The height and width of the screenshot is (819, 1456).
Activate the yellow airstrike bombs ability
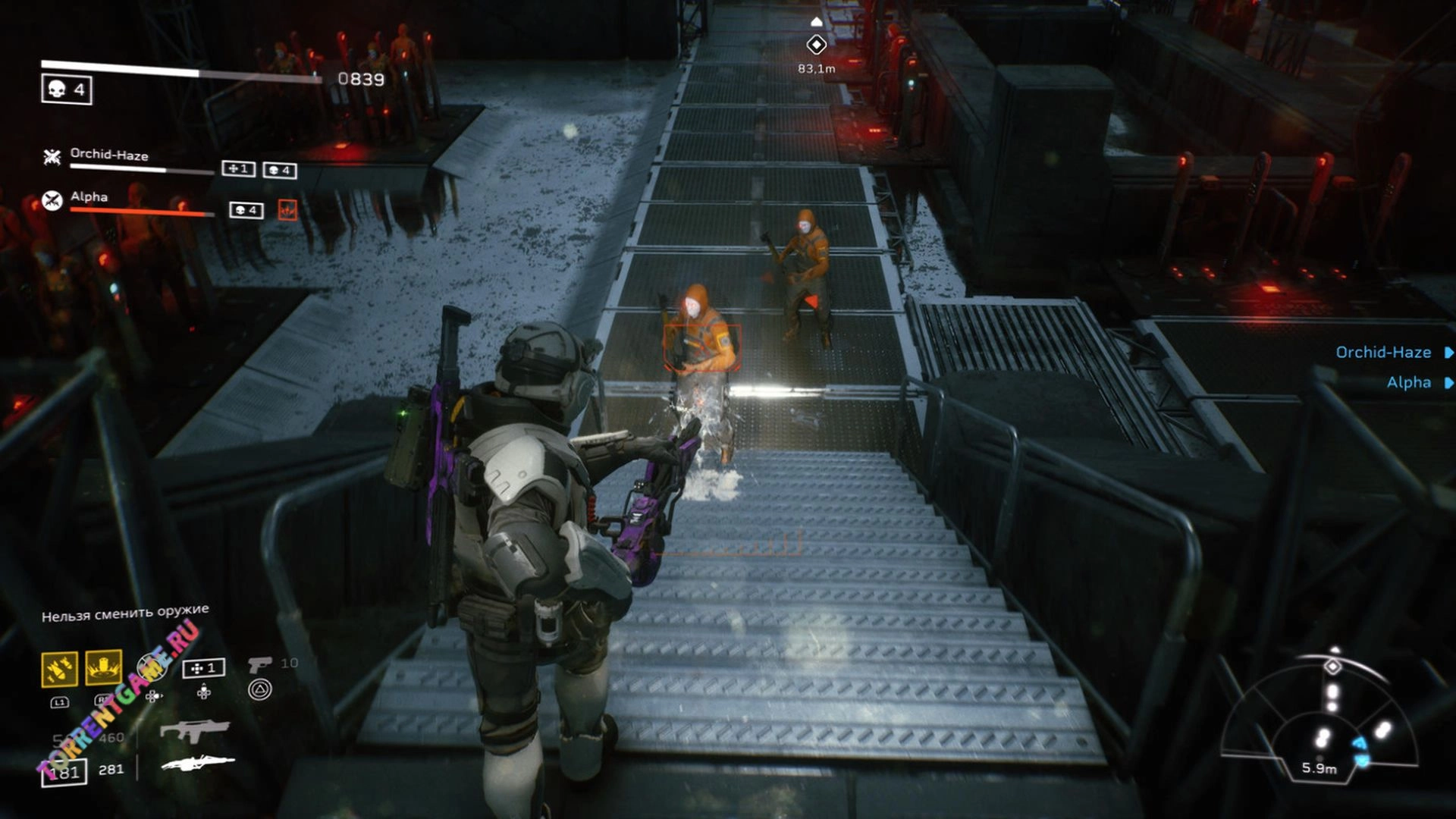[59, 668]
